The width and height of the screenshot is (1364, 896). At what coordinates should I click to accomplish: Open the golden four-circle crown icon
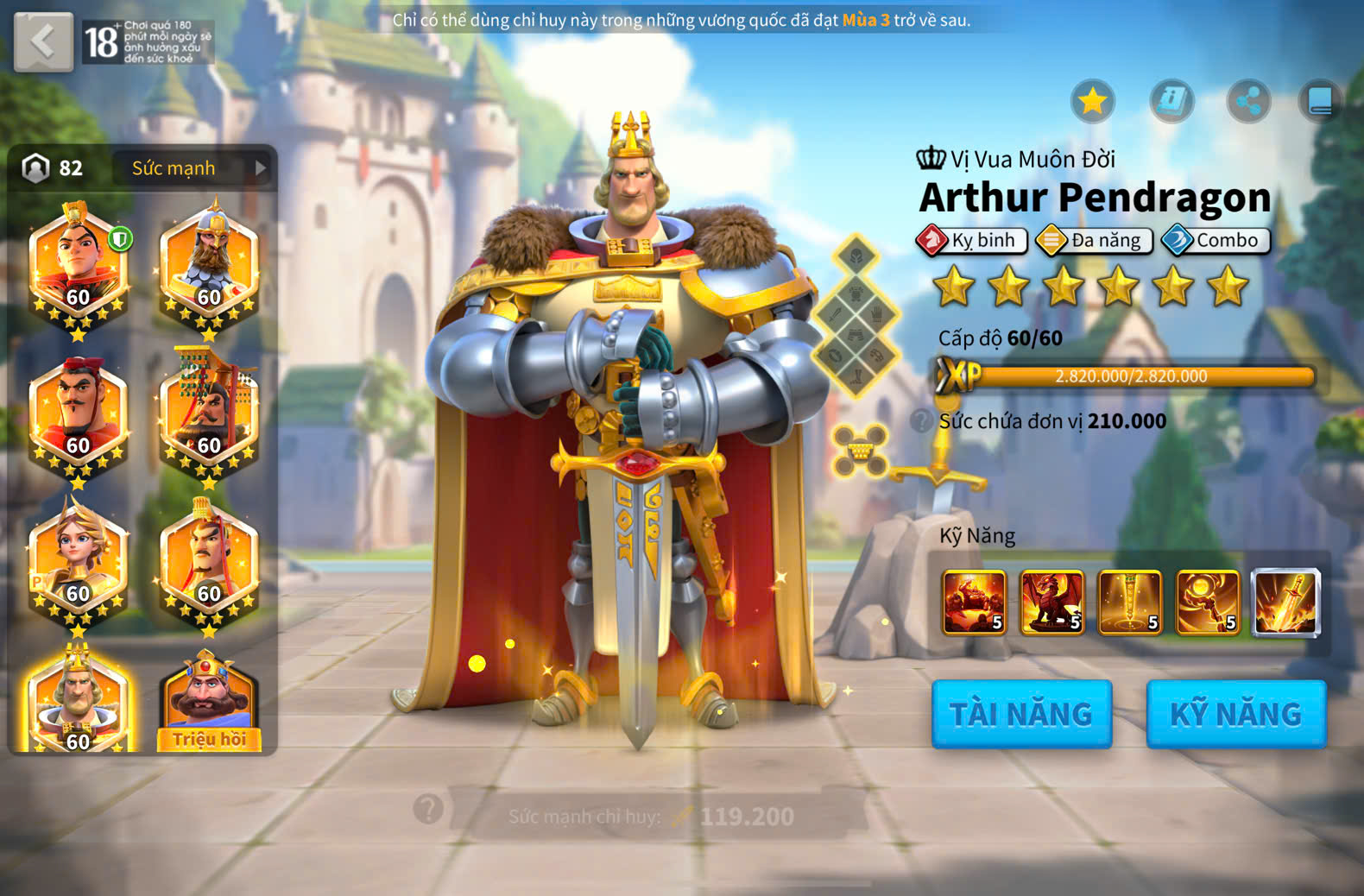[x=860, y=450]
